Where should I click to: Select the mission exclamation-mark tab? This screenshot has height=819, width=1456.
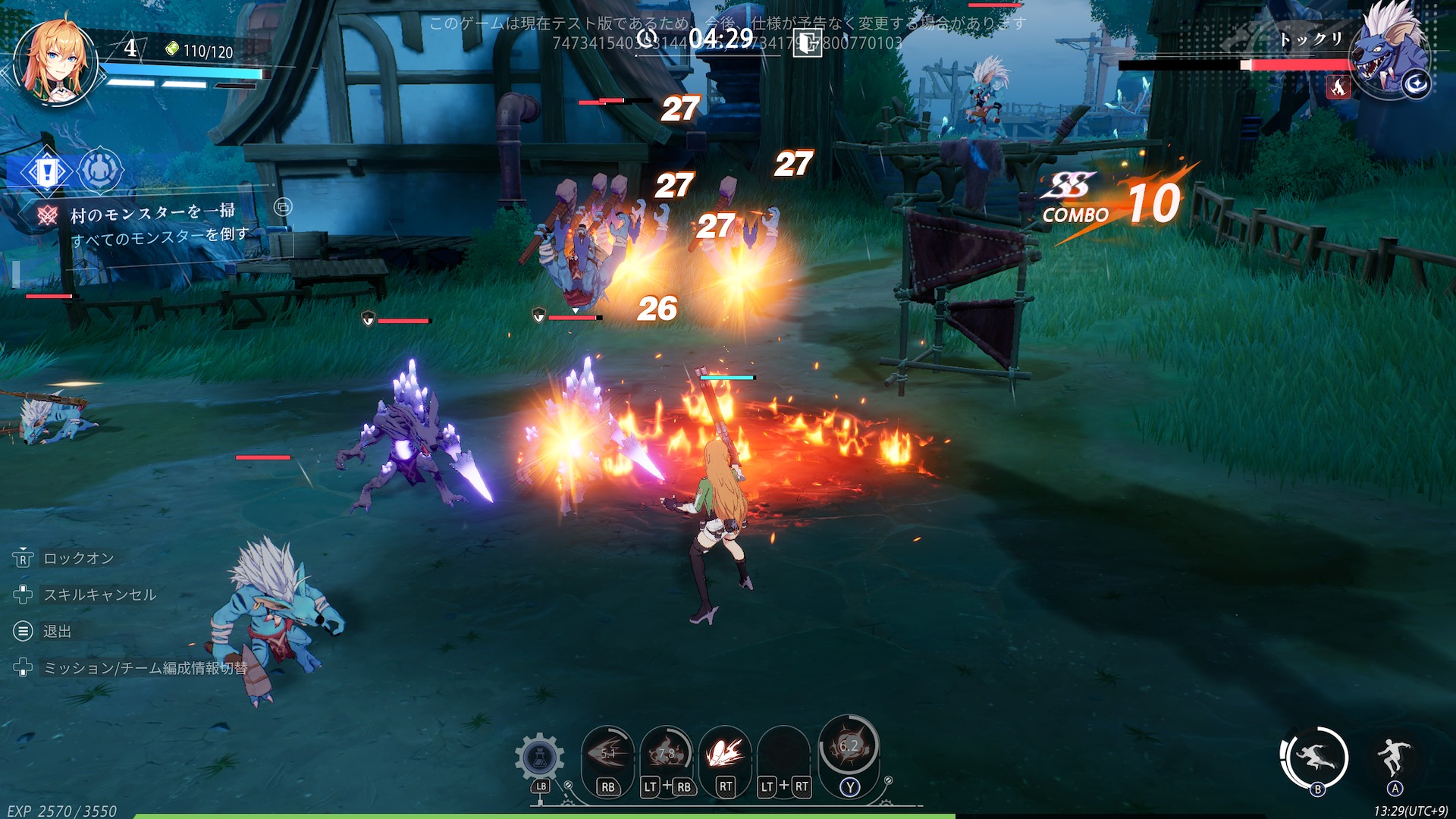point(47,172)
